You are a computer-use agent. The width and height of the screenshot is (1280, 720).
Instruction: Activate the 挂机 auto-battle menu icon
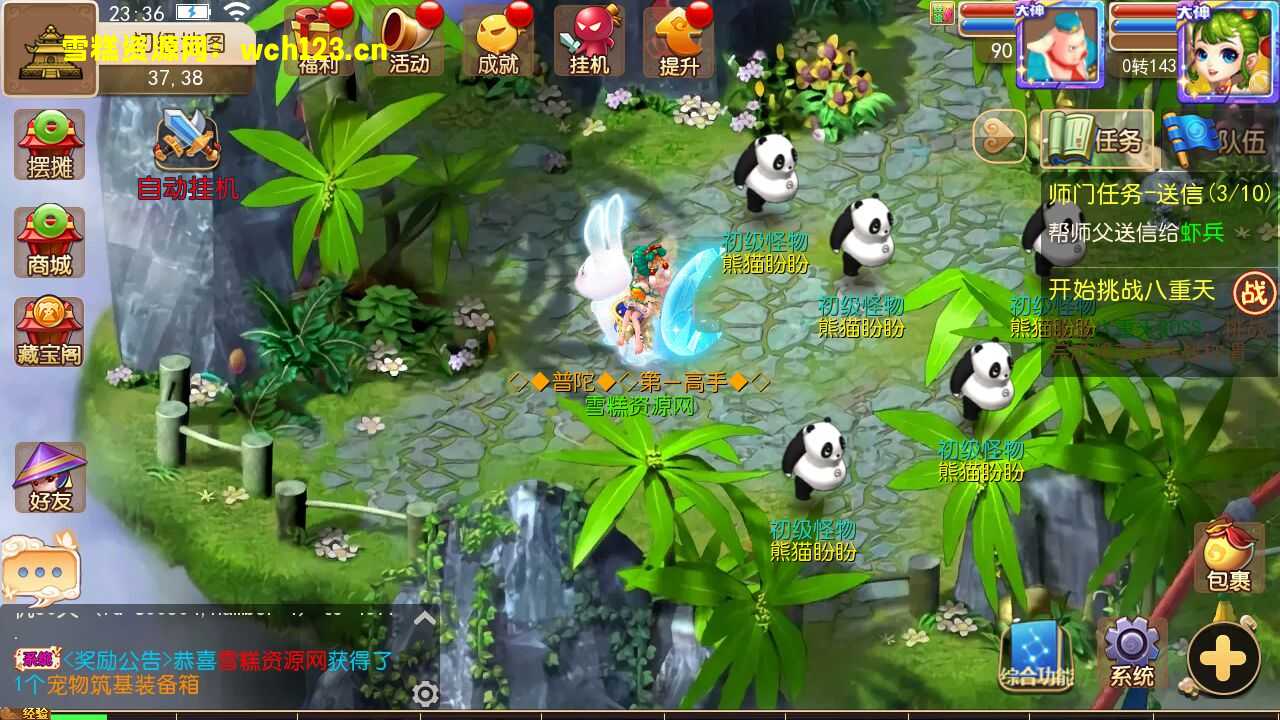coord(589,42)
